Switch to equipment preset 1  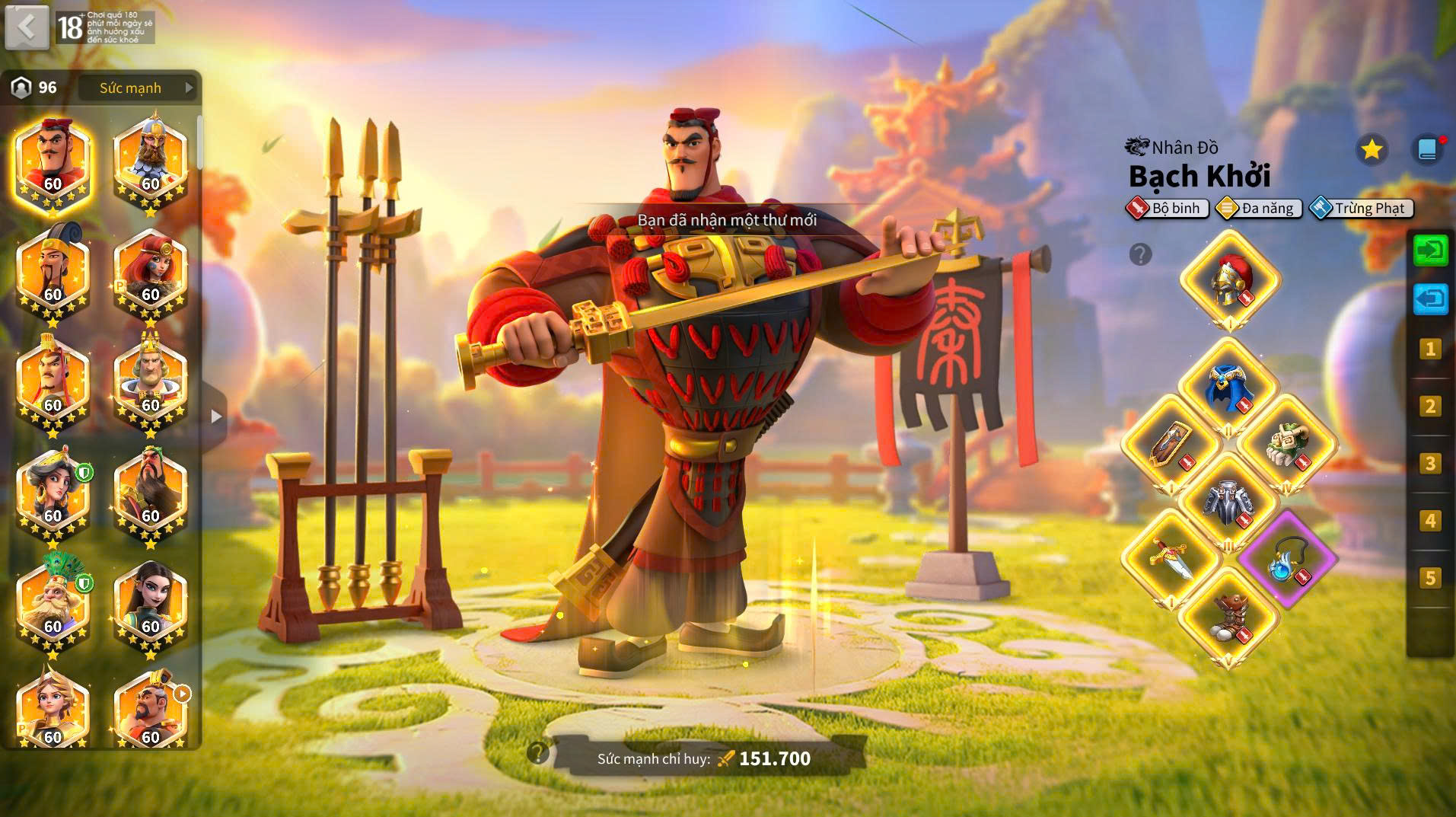(x=1430, y=349)
